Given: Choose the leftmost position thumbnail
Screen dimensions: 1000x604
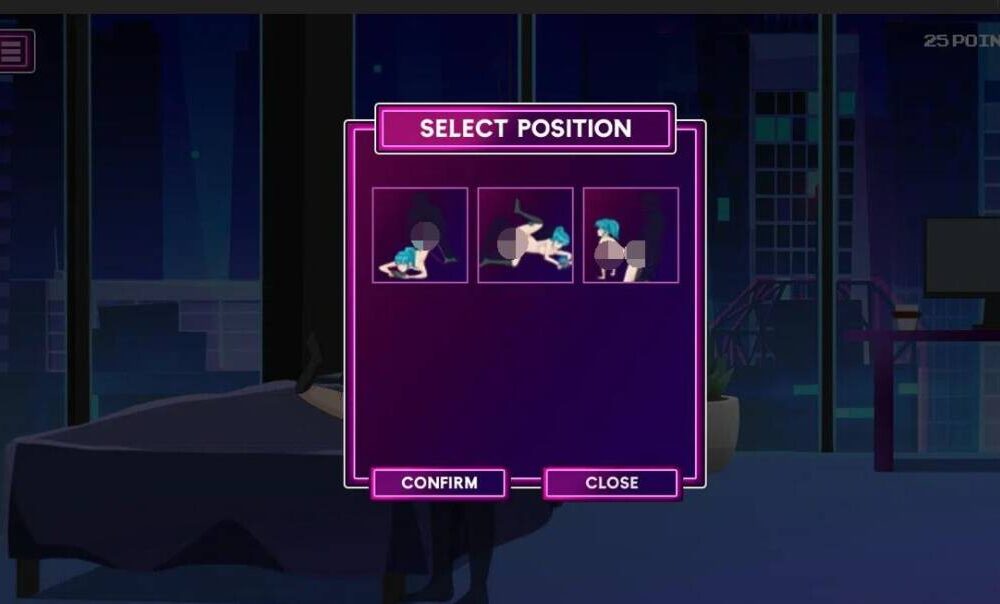Looking at the screenshot, I should point(420,236).
